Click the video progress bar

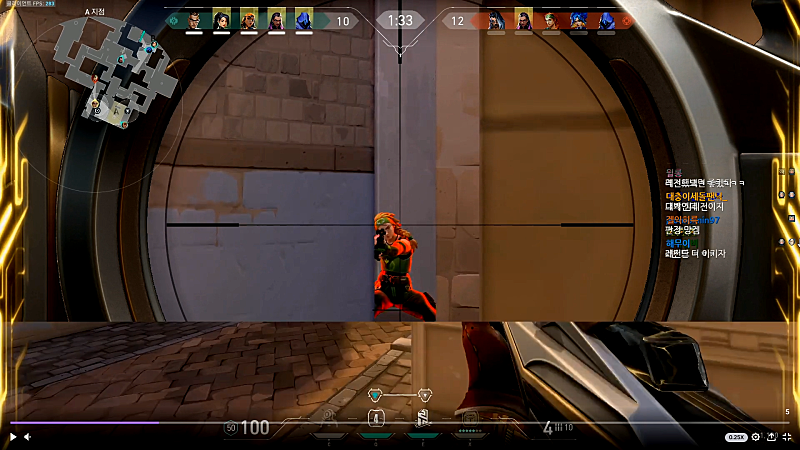tap(400, 422)
